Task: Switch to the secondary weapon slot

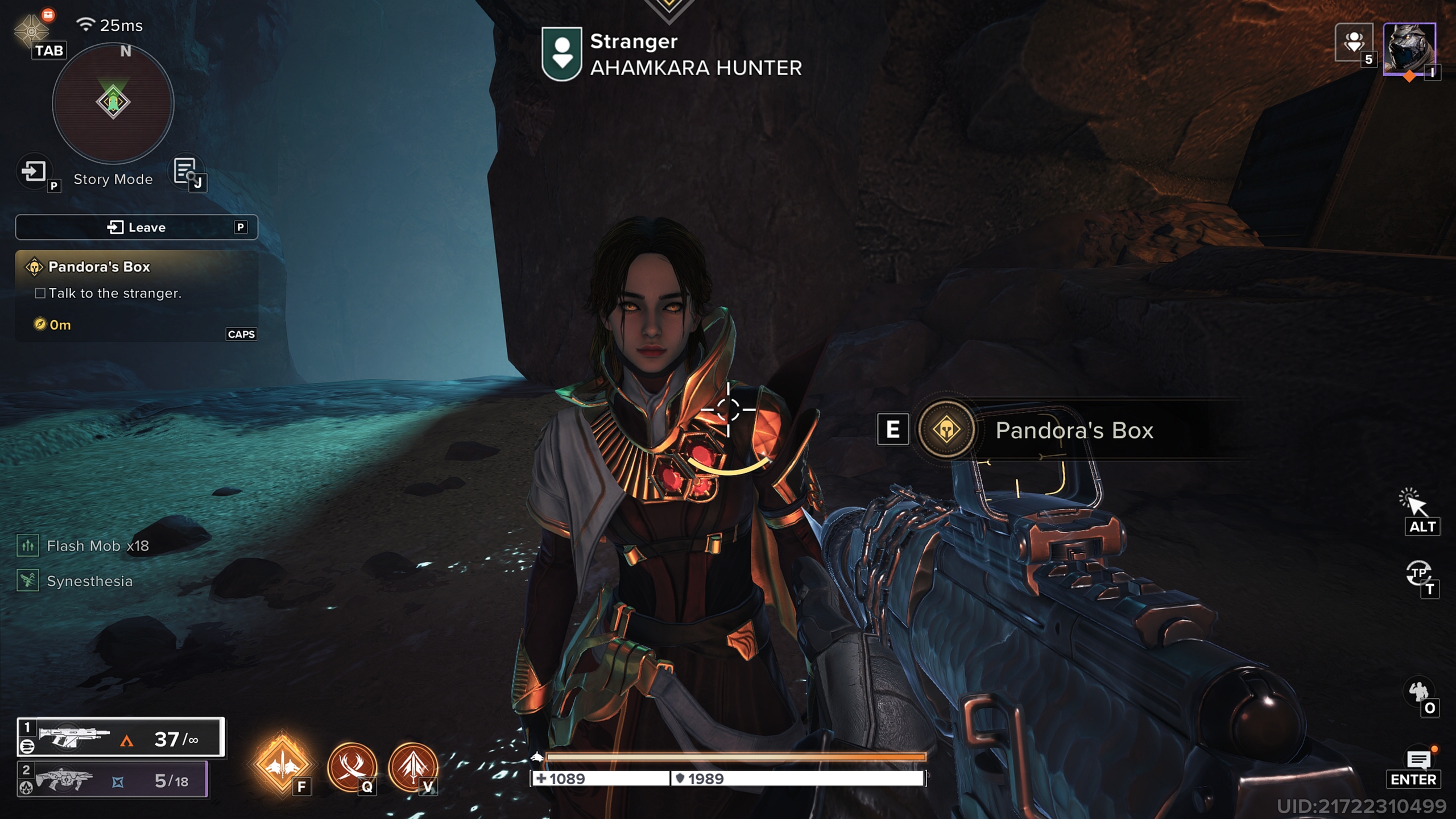Action: tap(113, 780)
